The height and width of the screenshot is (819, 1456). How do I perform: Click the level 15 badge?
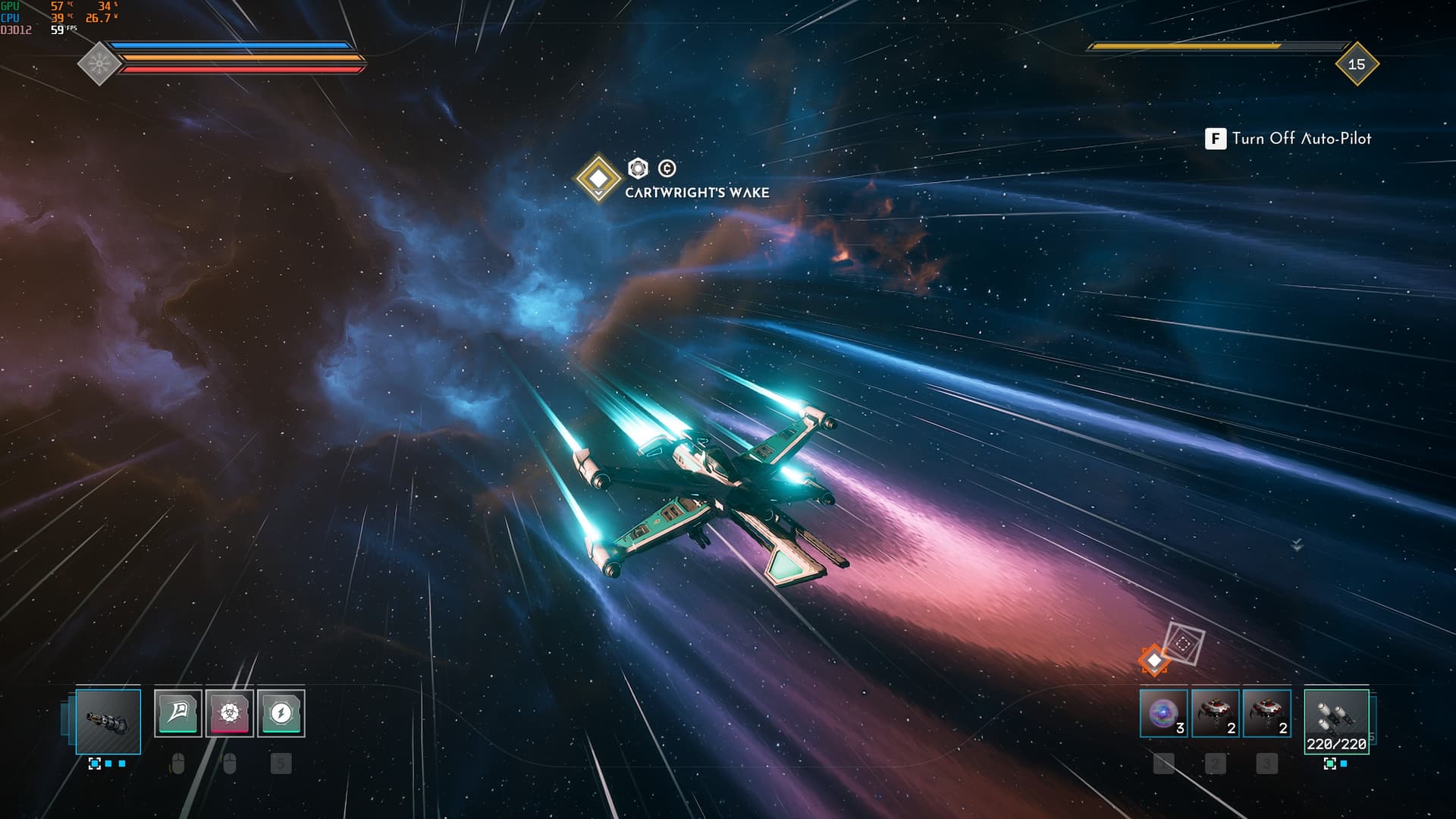click(1357, 64)
